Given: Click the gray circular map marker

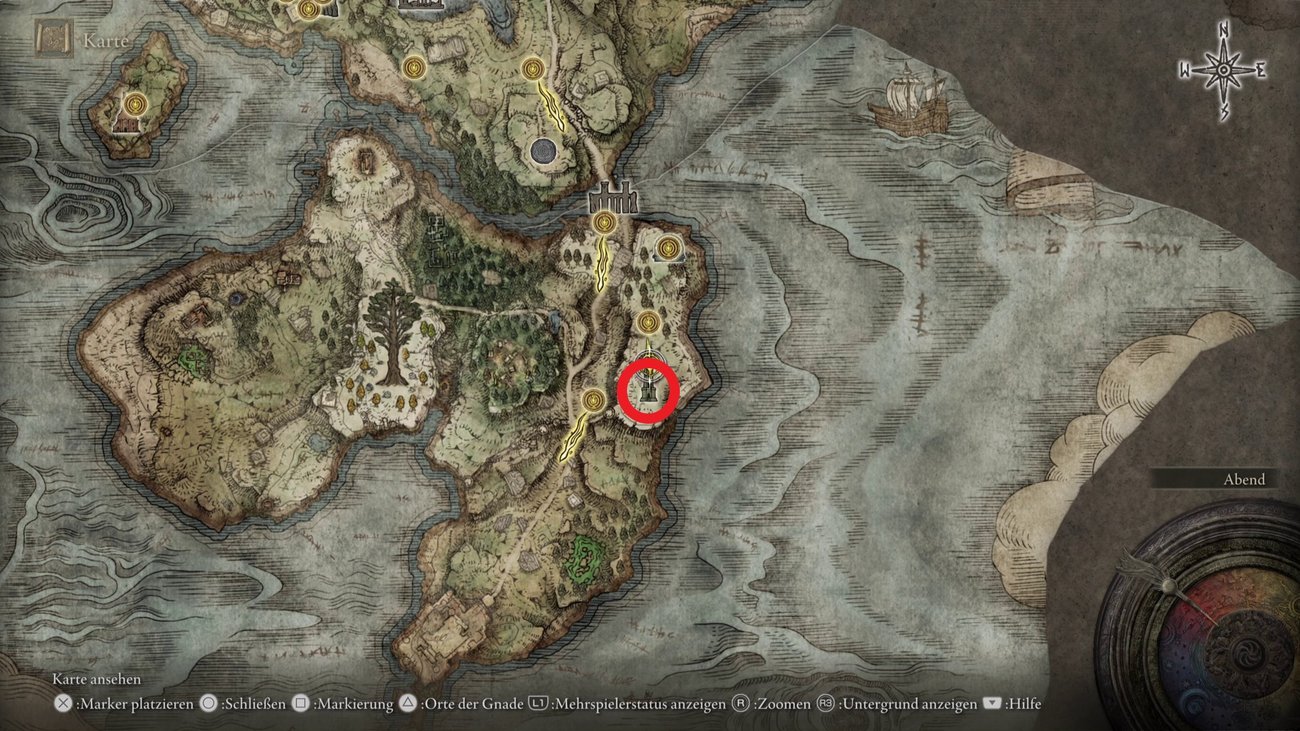Looking at the screenshot, I should point(542,151).
